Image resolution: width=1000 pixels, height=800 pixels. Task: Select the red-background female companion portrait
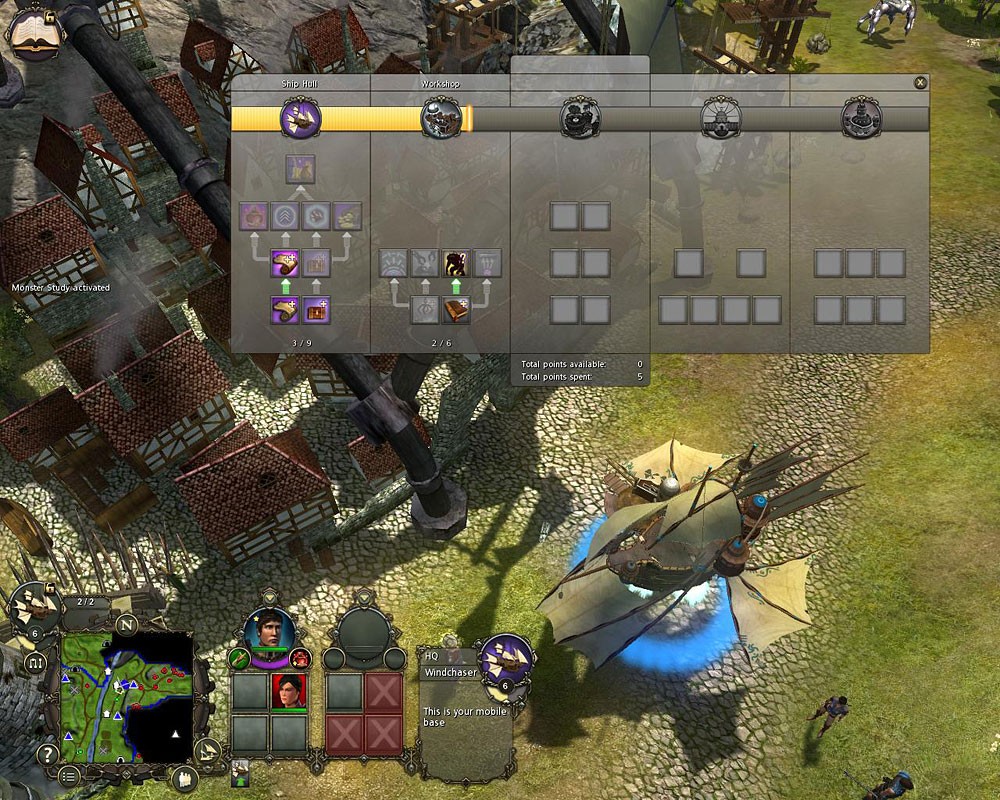click(x=288, y=691)
